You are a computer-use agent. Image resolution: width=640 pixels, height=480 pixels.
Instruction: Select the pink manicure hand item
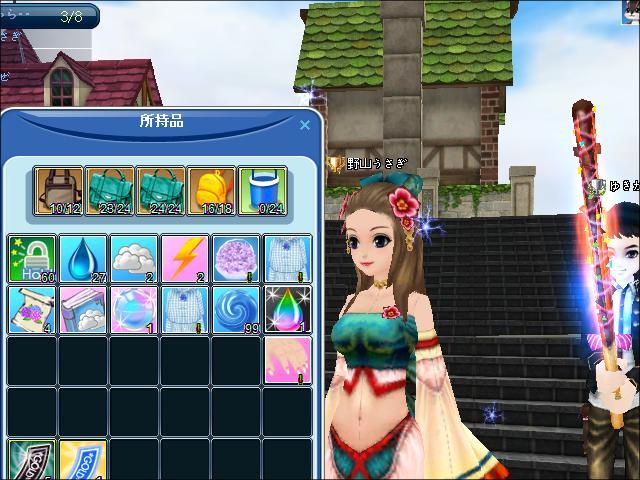(287, 360)
